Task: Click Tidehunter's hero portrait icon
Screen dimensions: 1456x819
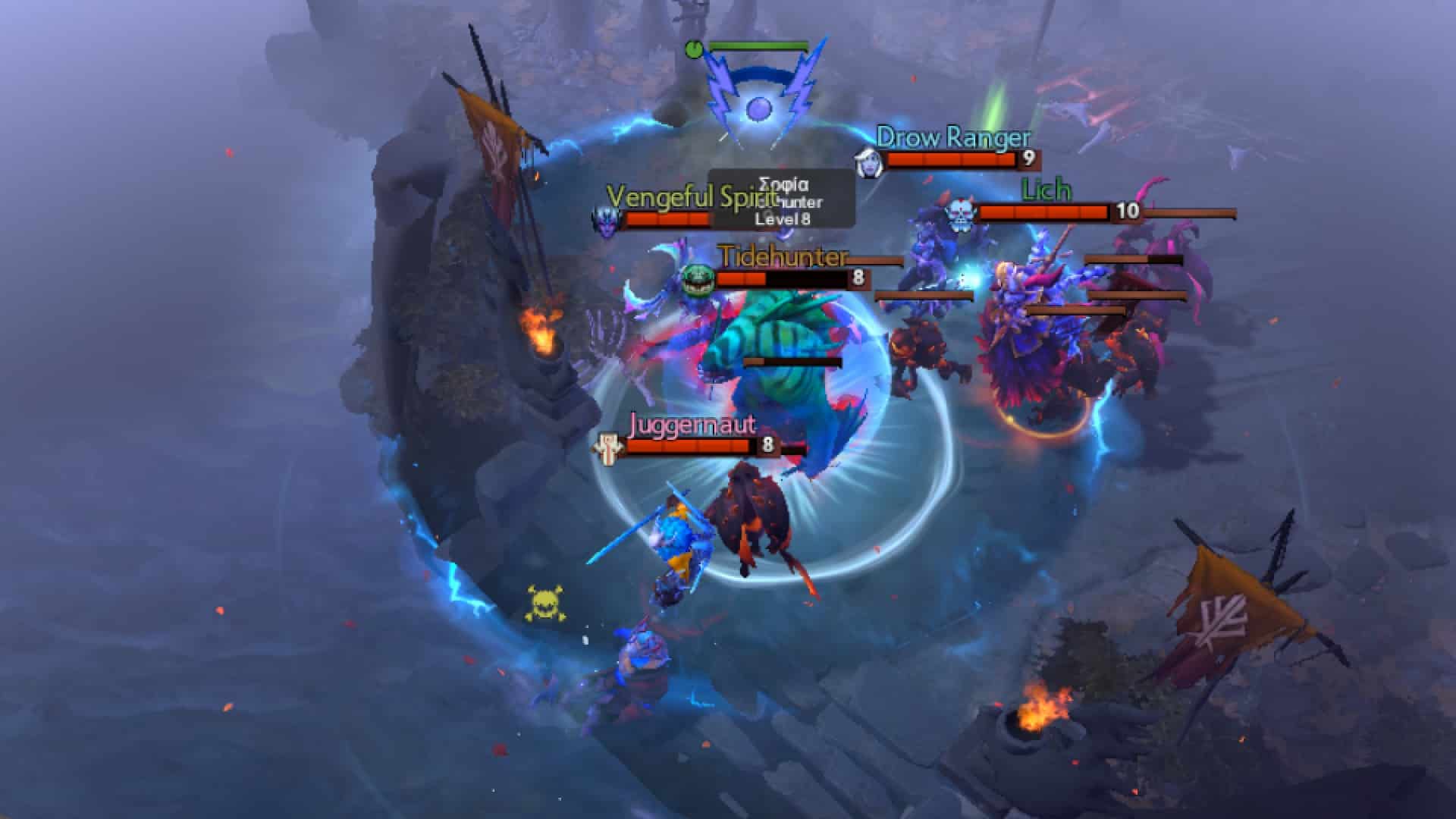Action: (x=701, y=280)
